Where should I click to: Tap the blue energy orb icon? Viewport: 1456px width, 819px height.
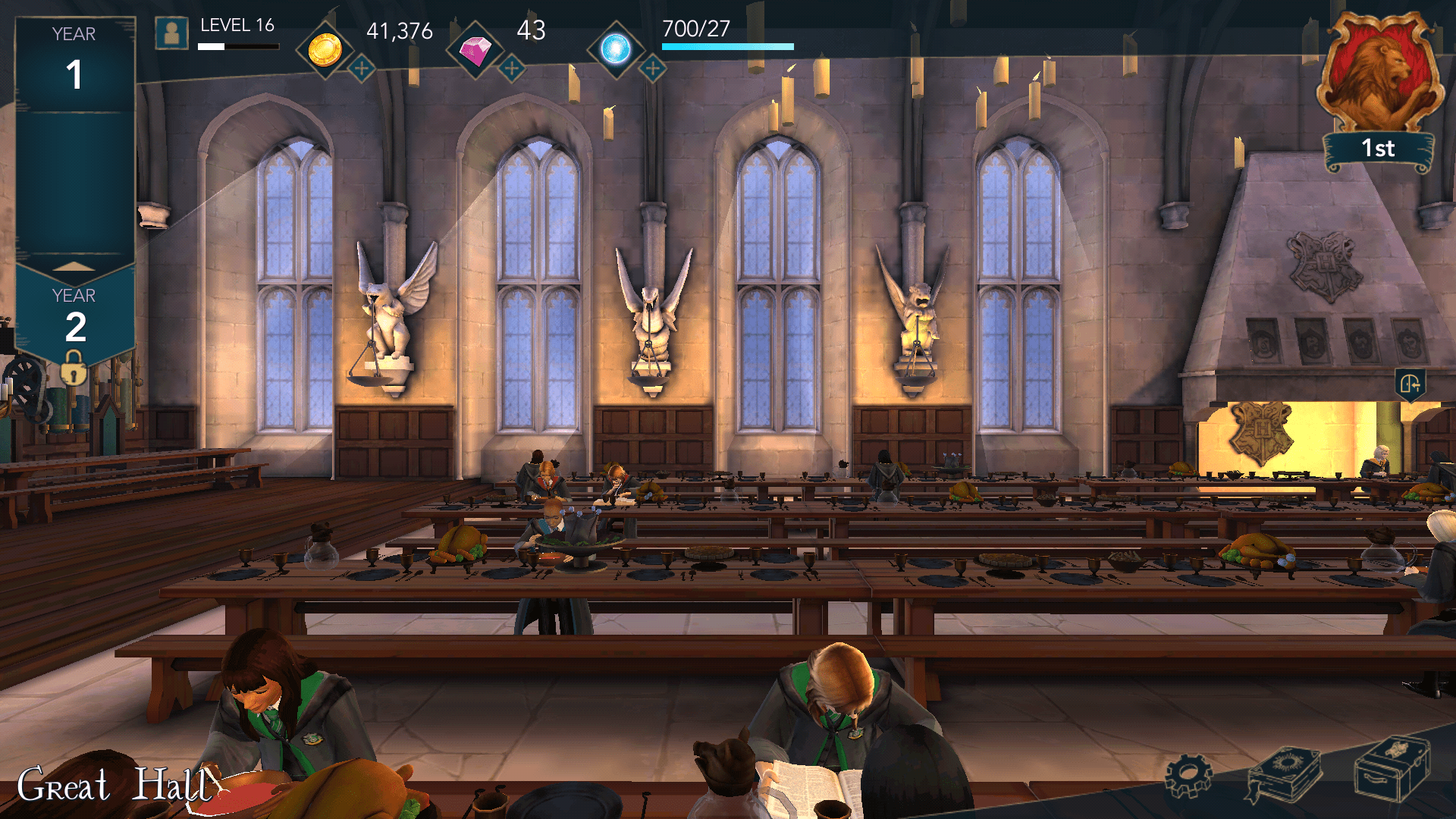(x=616, y=49)
